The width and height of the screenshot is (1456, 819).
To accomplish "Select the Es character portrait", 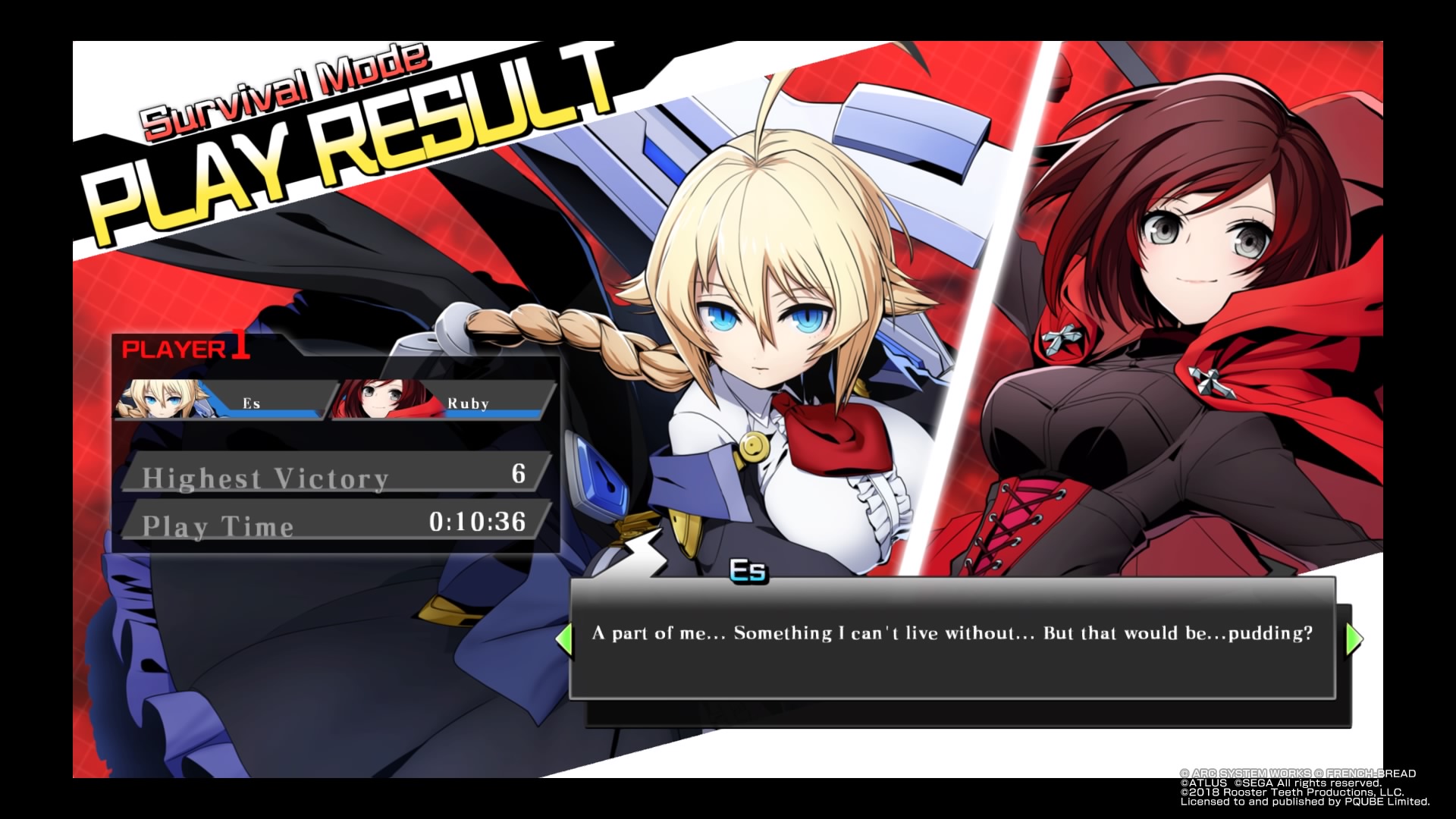I will [159, 400].
